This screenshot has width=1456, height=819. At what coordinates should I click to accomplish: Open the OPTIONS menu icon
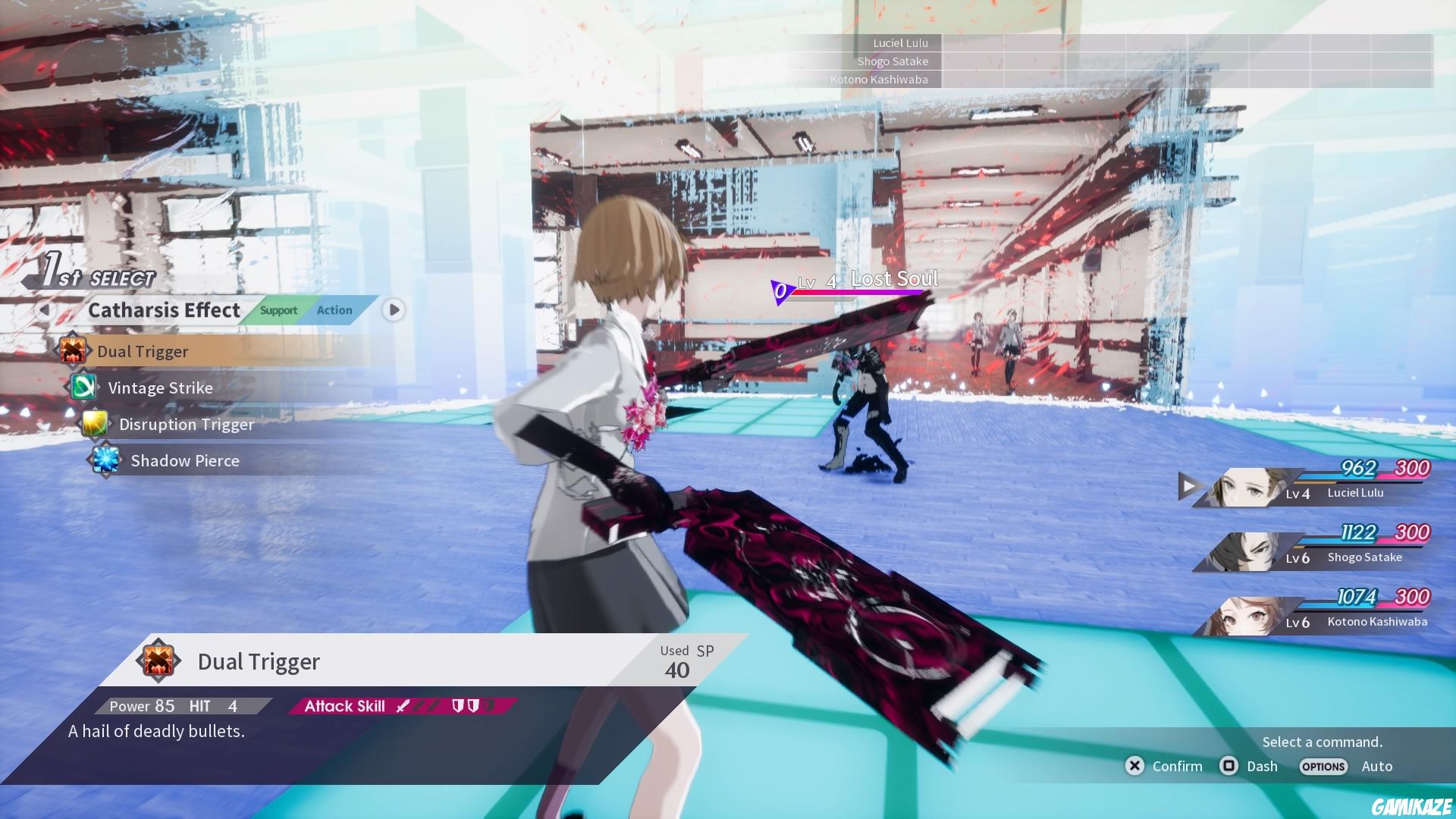point(1323,766)
